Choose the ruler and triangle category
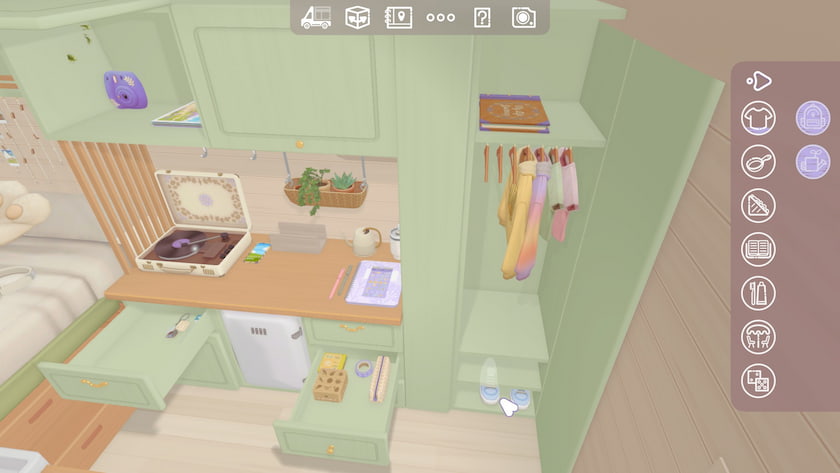Screen dimensions: 840x473 click(758, 205)
